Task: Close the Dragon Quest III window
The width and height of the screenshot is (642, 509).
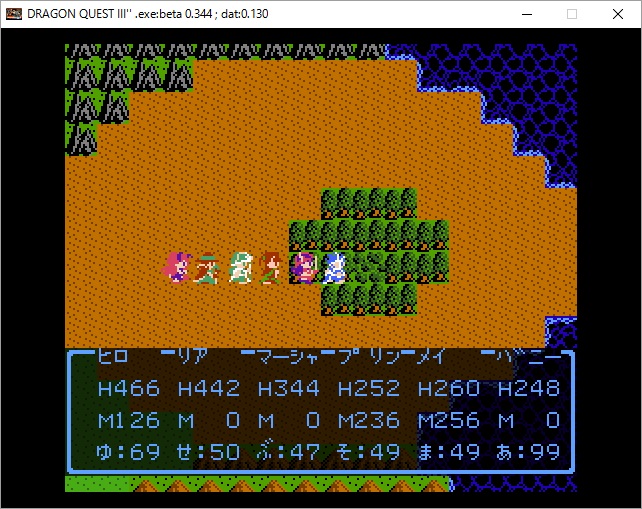Action: [618, 14]
